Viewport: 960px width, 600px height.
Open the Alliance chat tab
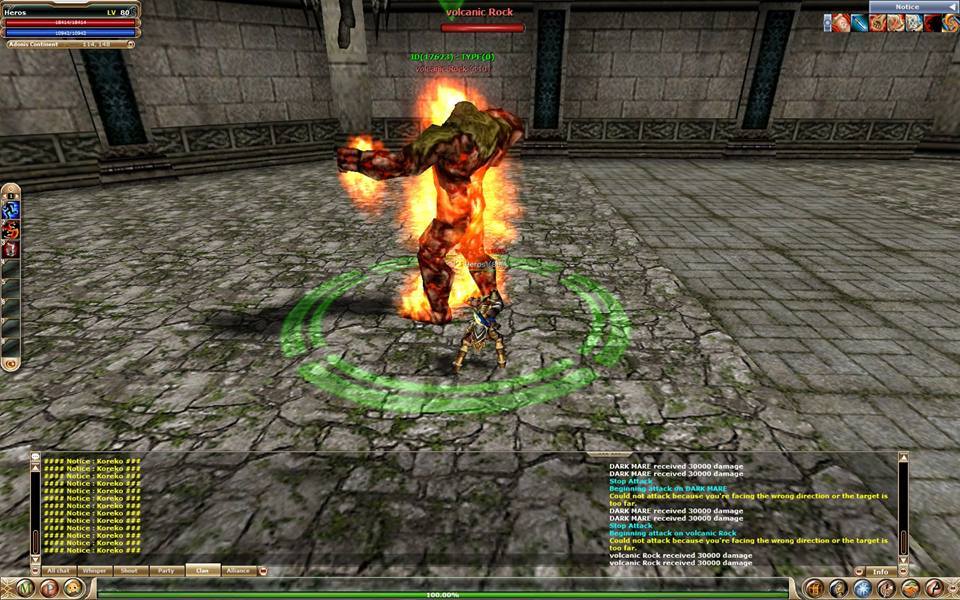(238, 570)
